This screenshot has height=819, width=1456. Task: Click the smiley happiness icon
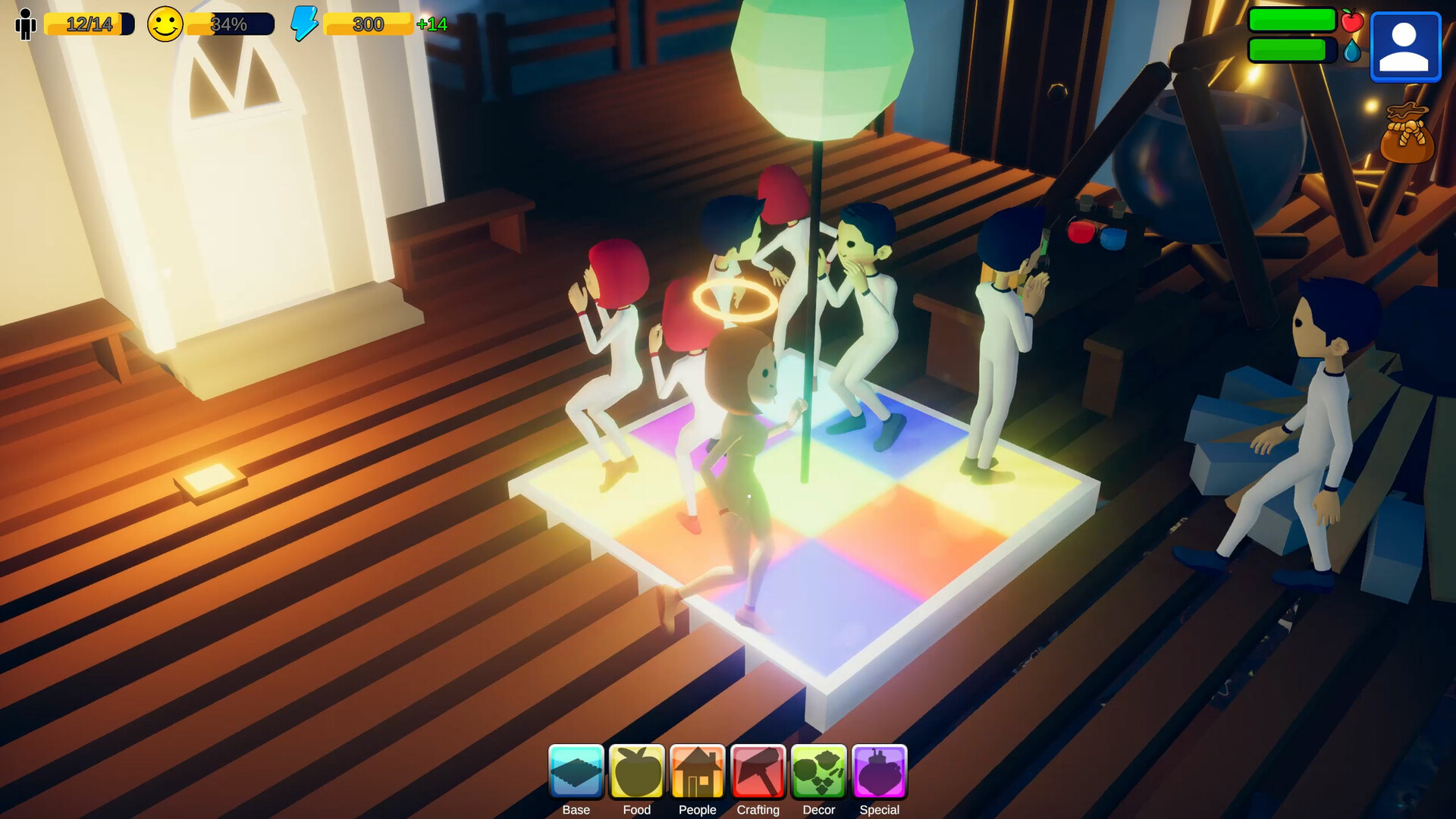pos(165,25)
